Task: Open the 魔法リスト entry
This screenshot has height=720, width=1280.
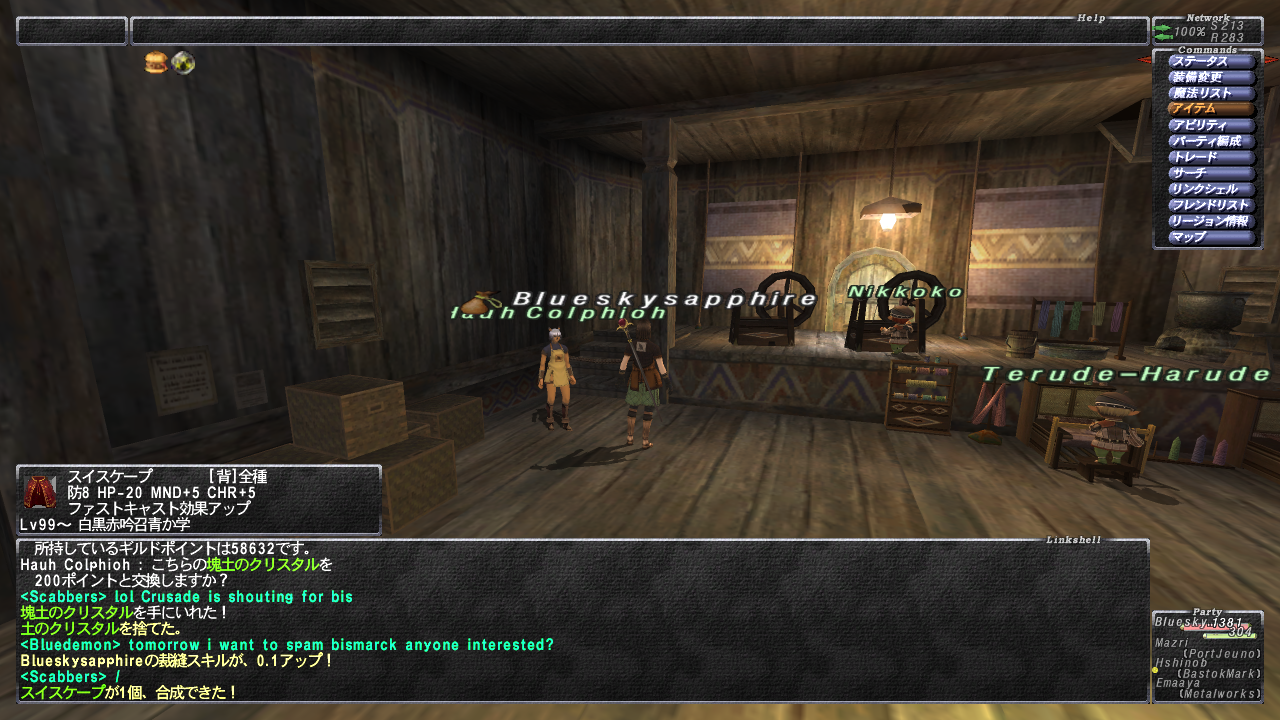Action: [x=1210, y=94]
